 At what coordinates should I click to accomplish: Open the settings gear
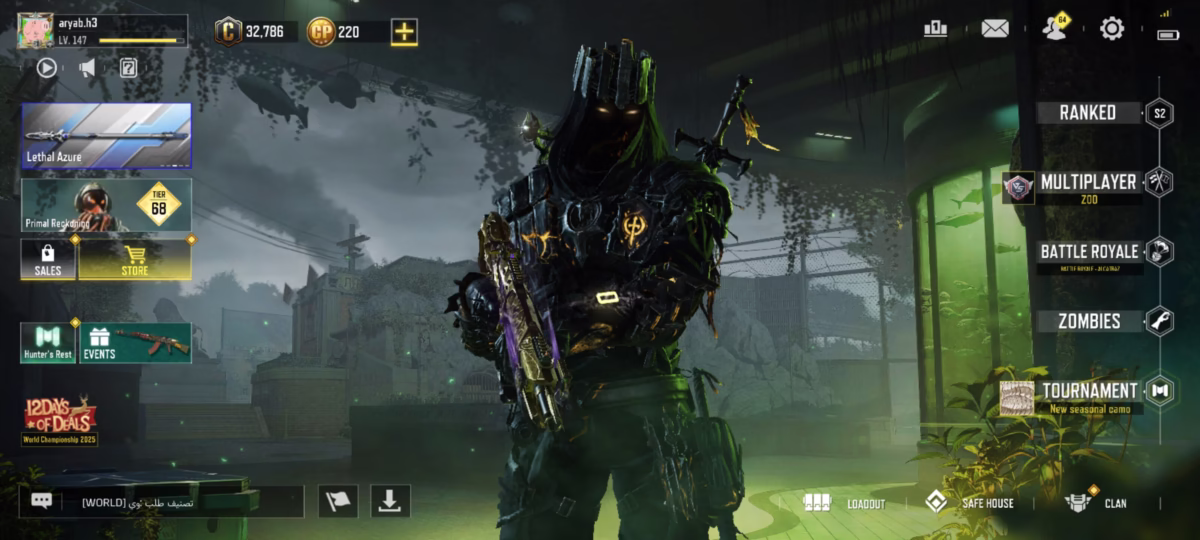[x=1112, y=29]
